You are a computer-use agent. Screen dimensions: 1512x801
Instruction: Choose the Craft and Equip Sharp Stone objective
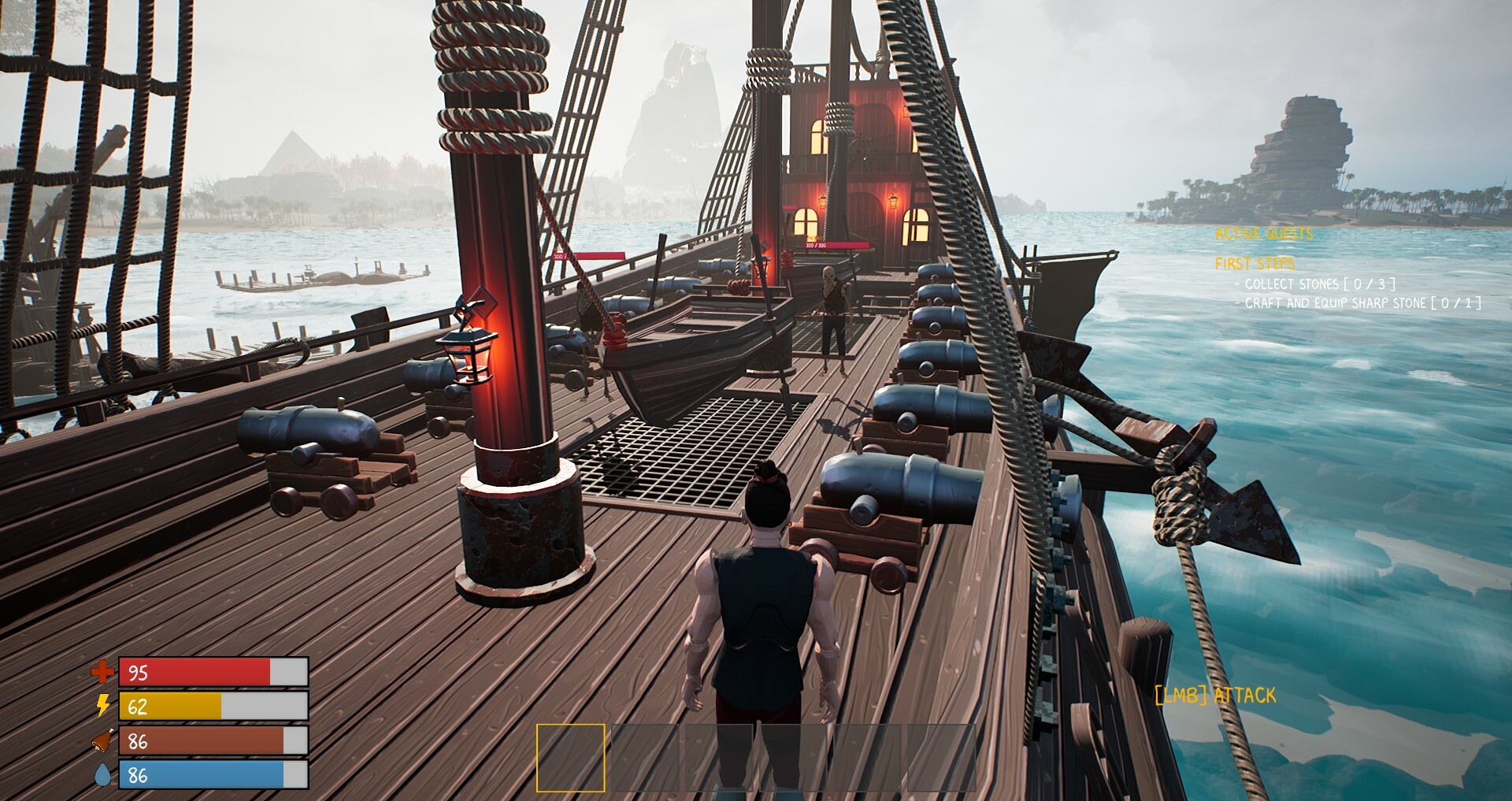pos(1362,303)
